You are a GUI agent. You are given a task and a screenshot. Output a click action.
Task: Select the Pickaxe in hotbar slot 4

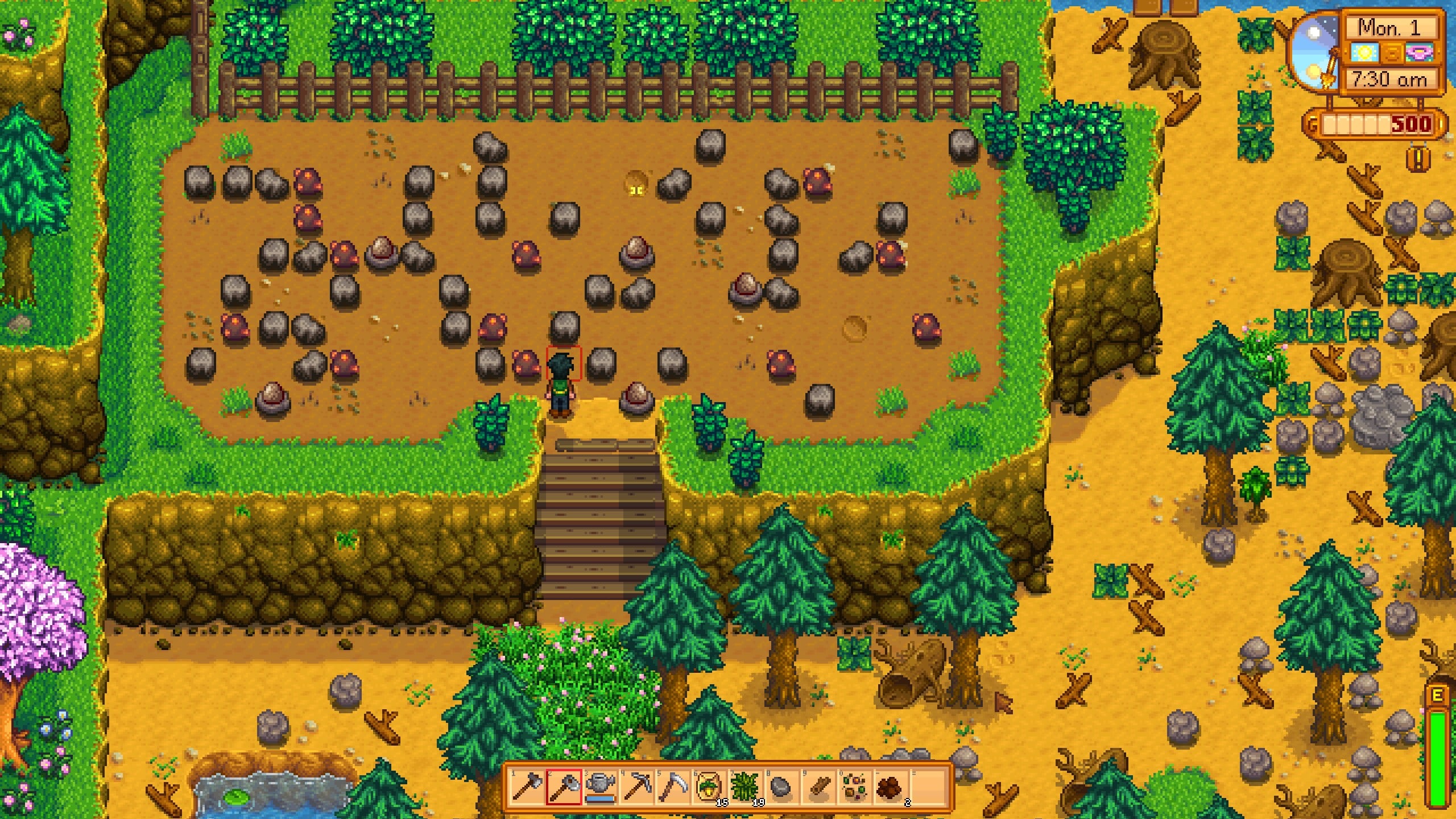click(x=637, y=787)
